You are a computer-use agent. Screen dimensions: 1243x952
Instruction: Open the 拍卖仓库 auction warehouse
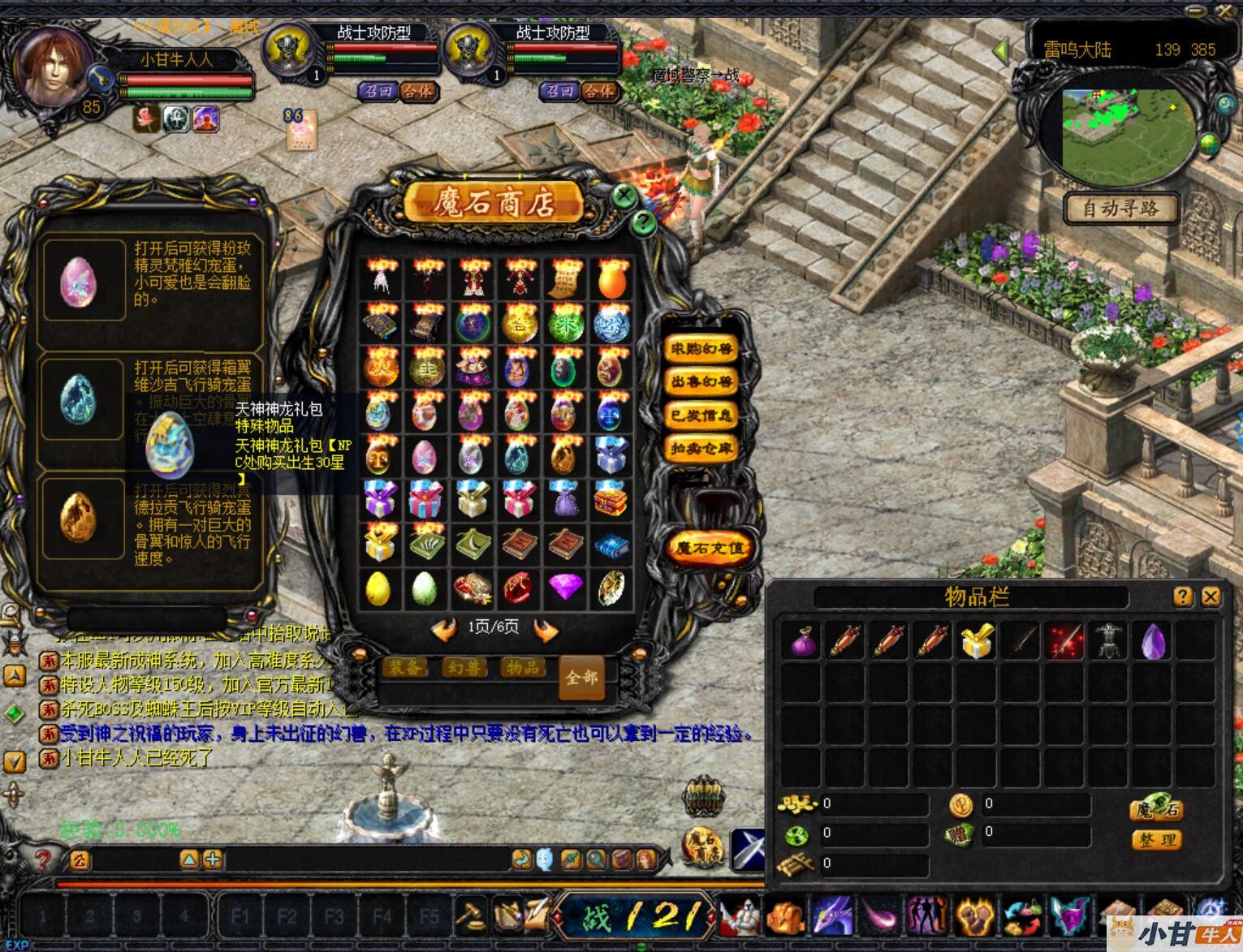pos(701,447)
